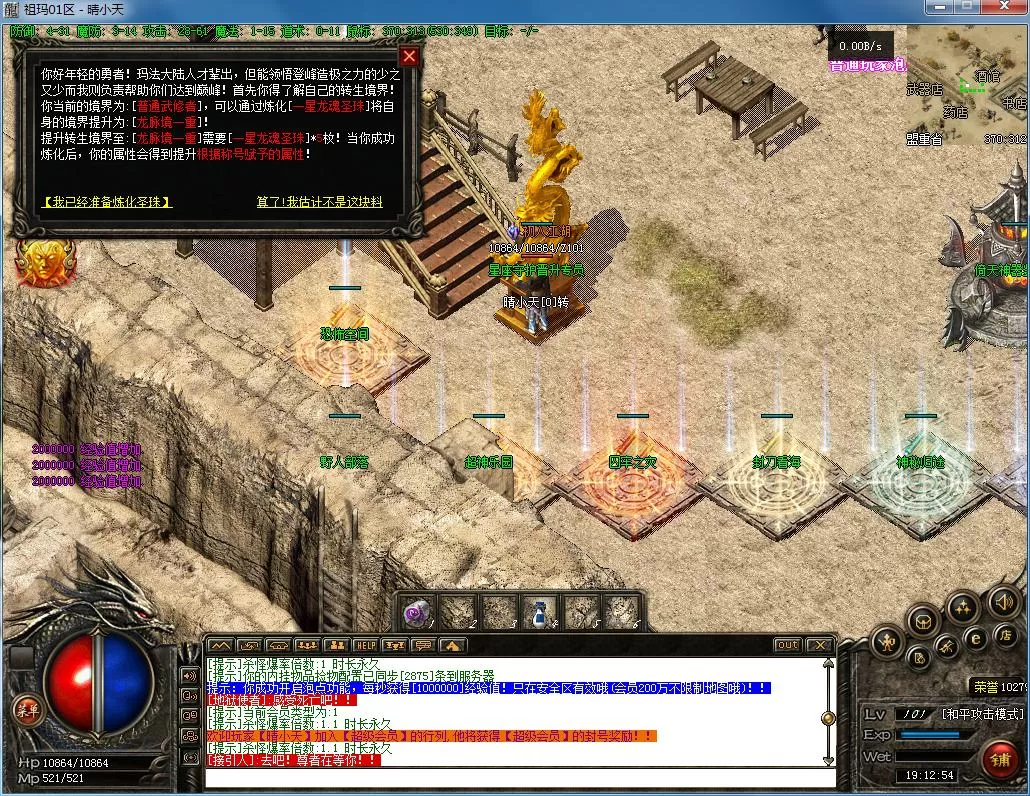Choose 【我已经准备炼化圣珠】 dialogue option

(107, 202)
